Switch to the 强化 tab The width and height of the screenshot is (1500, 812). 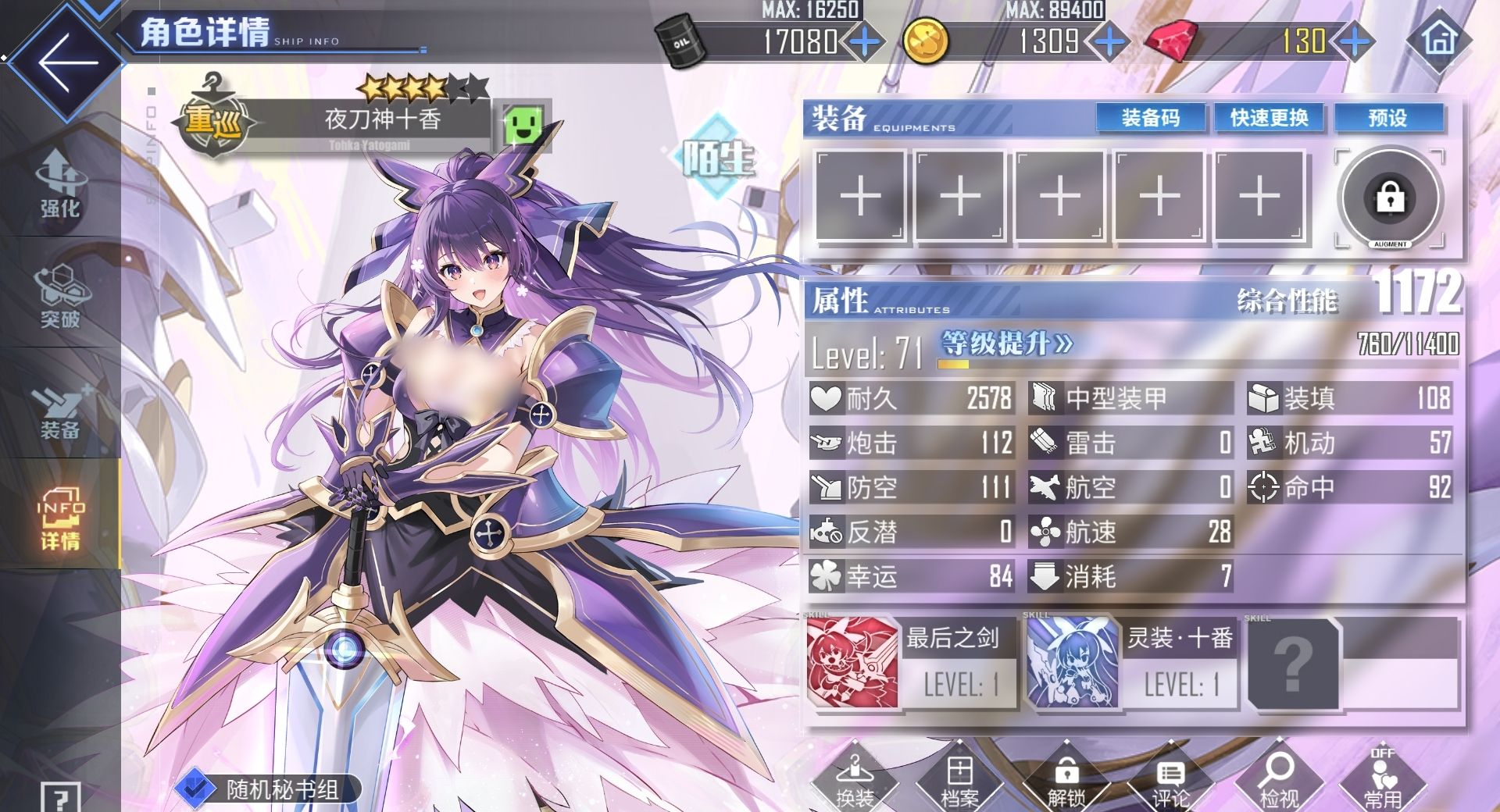click(x=59, y=183)
